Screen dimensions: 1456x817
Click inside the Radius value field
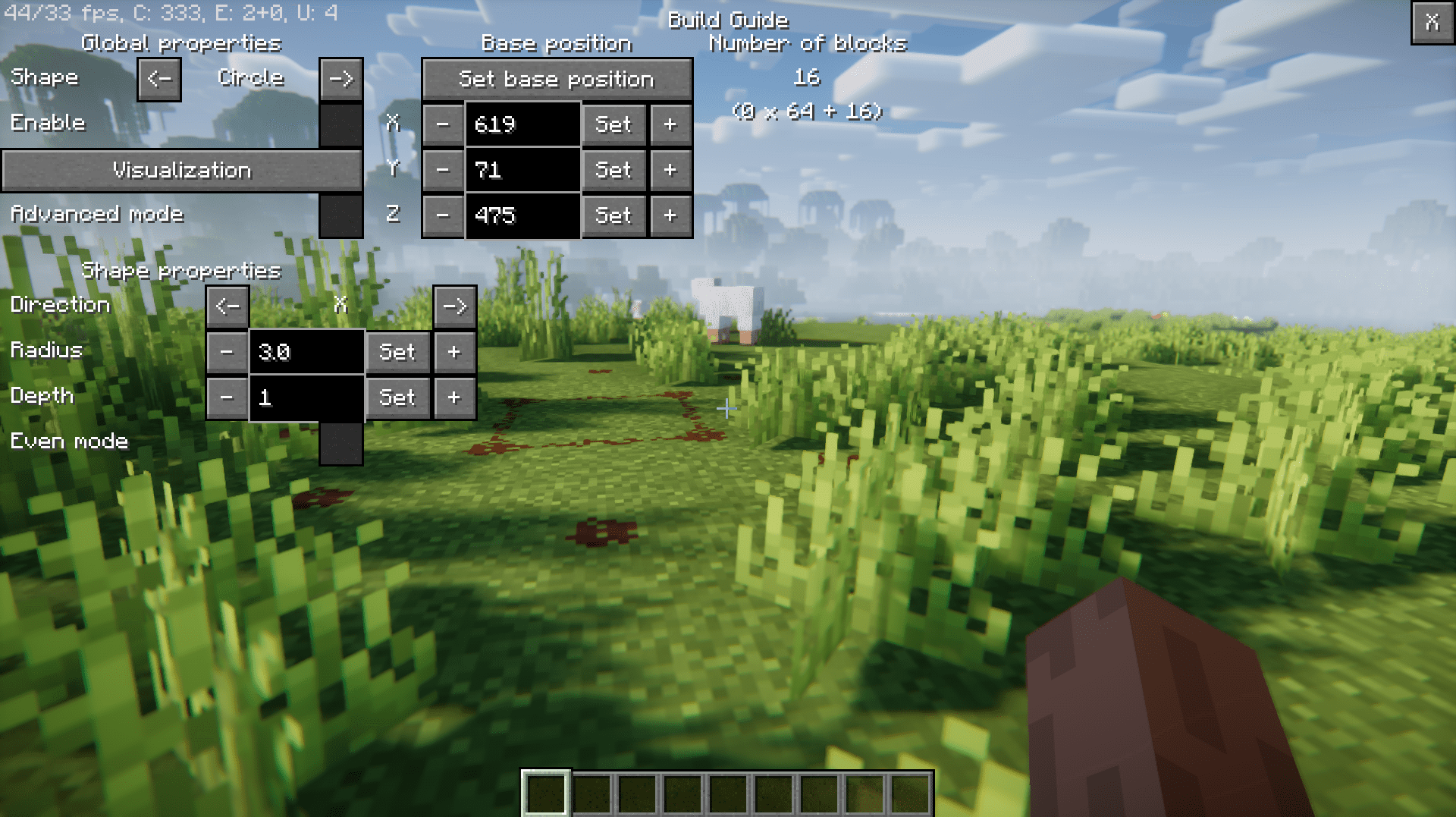tap(306, 351)
